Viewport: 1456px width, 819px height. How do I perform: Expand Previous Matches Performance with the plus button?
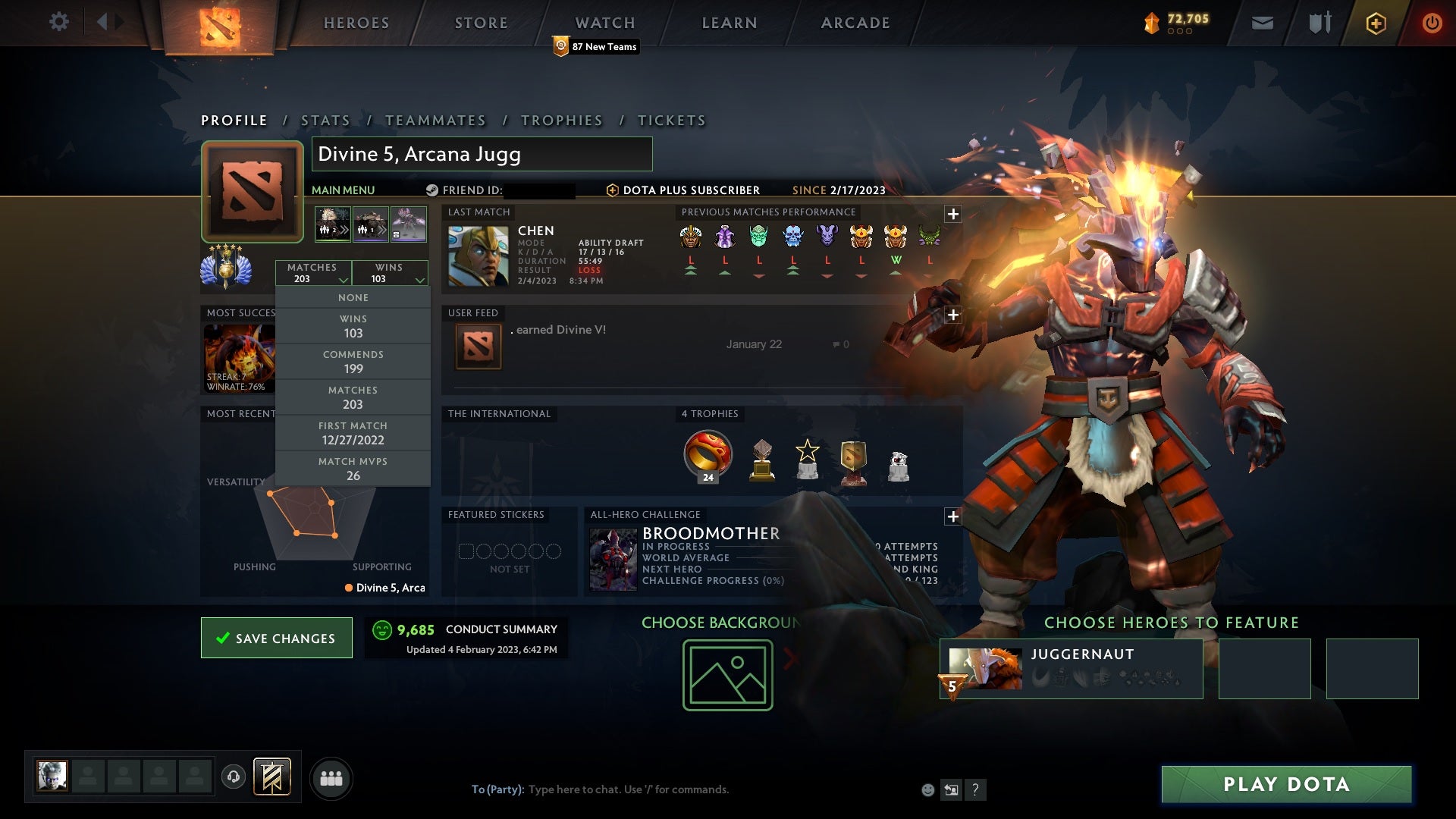(x=953, y=213)
